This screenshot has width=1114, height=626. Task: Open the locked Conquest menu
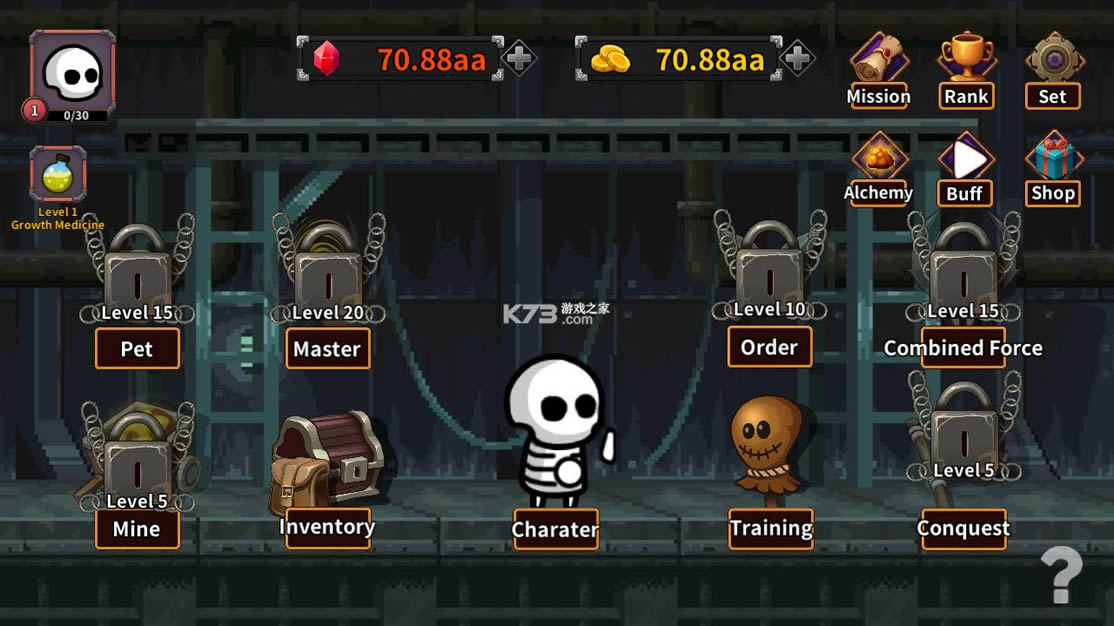[963, 528]
